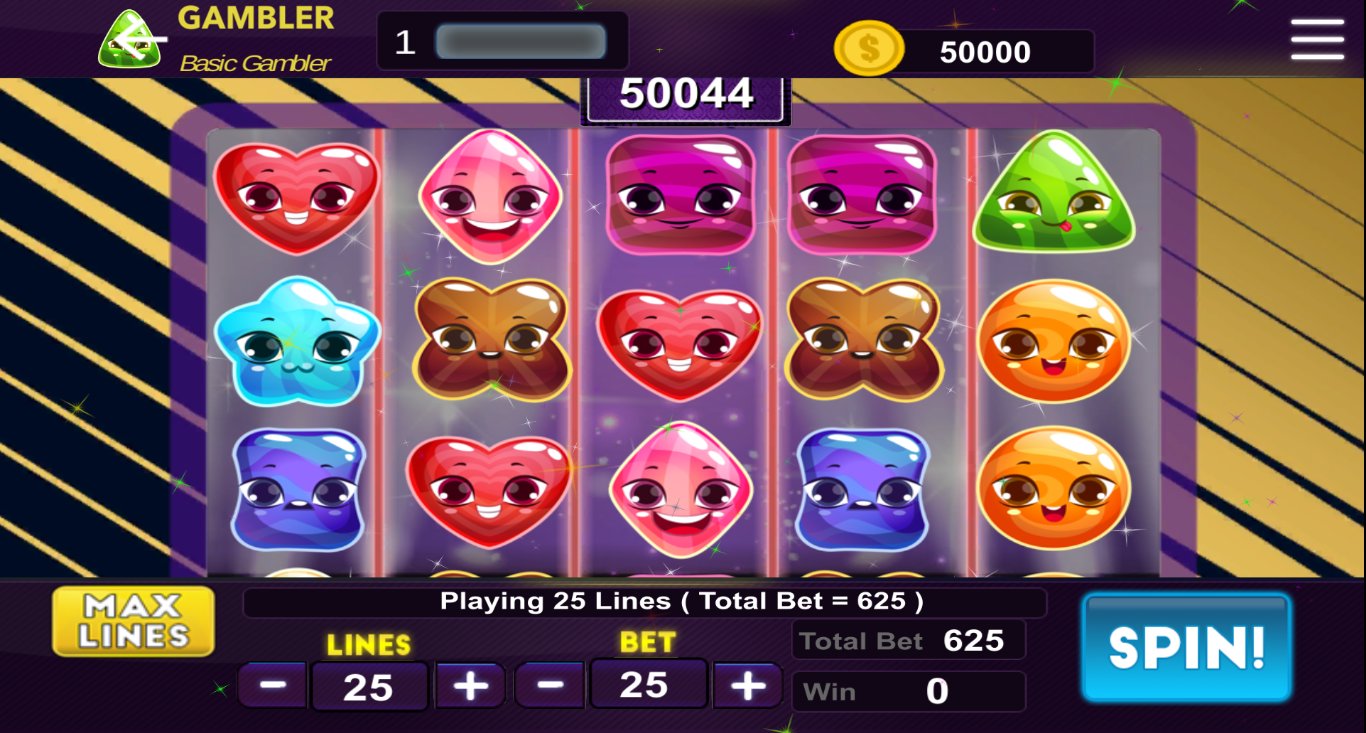The width and height of the screenshot is (1366, 733).
Task: Click the Win amount display field
Action: click(x=908, y=691)
